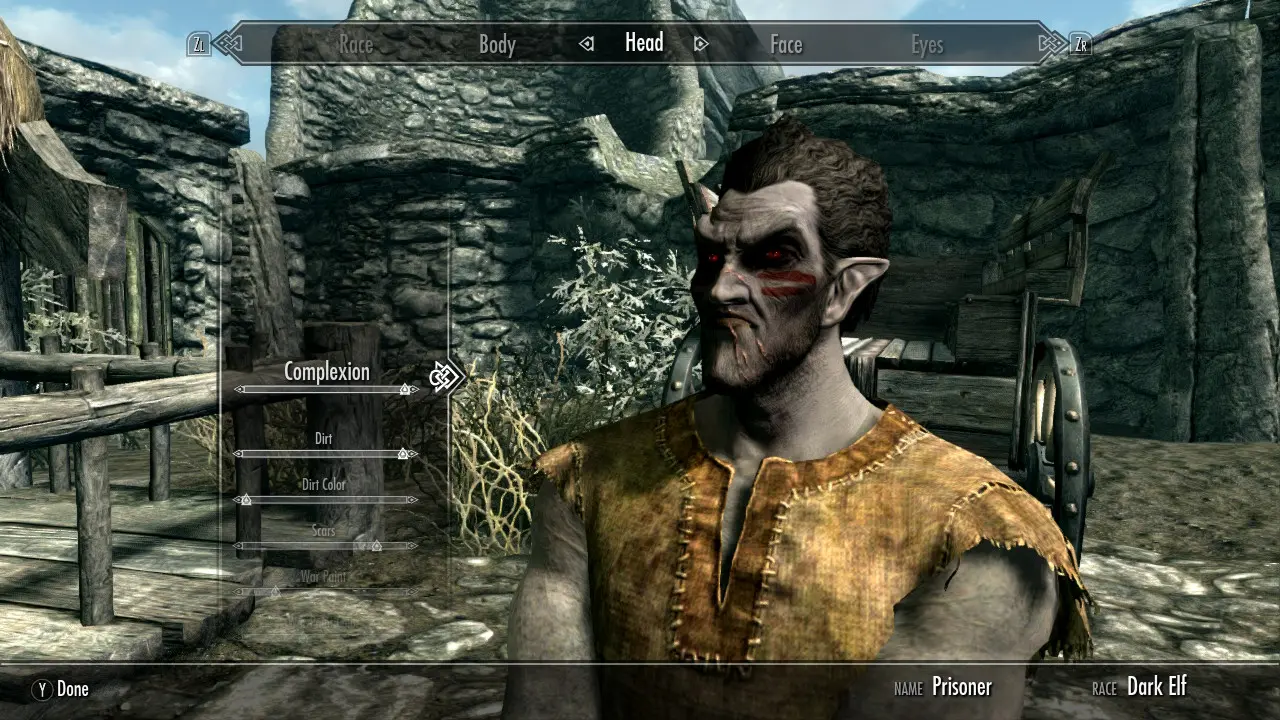This screenshot has height=720, width=1280.
Task: Switch to the Race tab
Action: coord(356,44)
